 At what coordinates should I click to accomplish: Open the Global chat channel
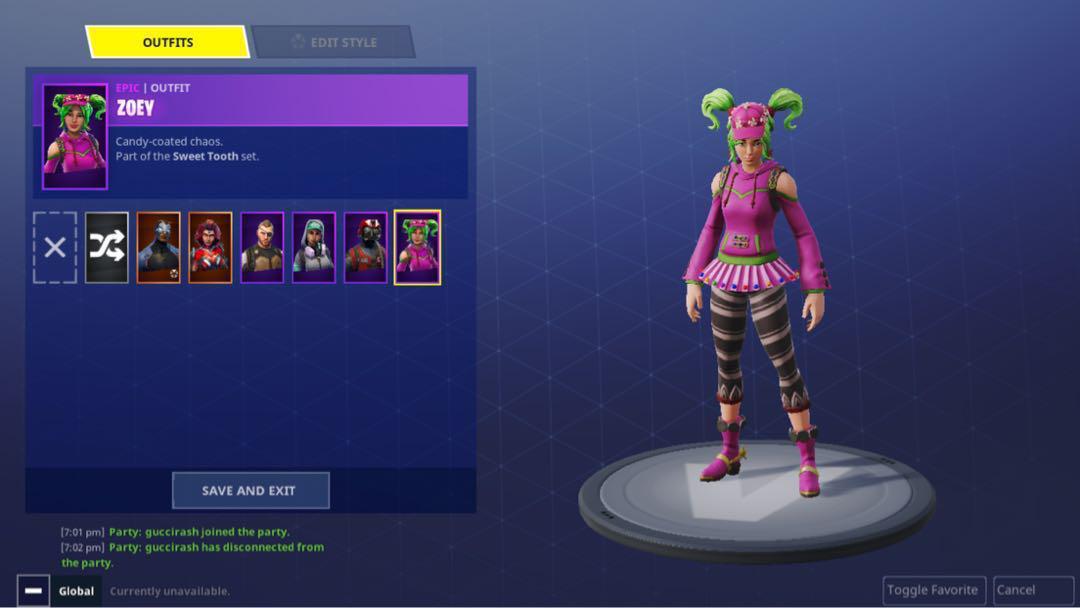click(76, 591)
